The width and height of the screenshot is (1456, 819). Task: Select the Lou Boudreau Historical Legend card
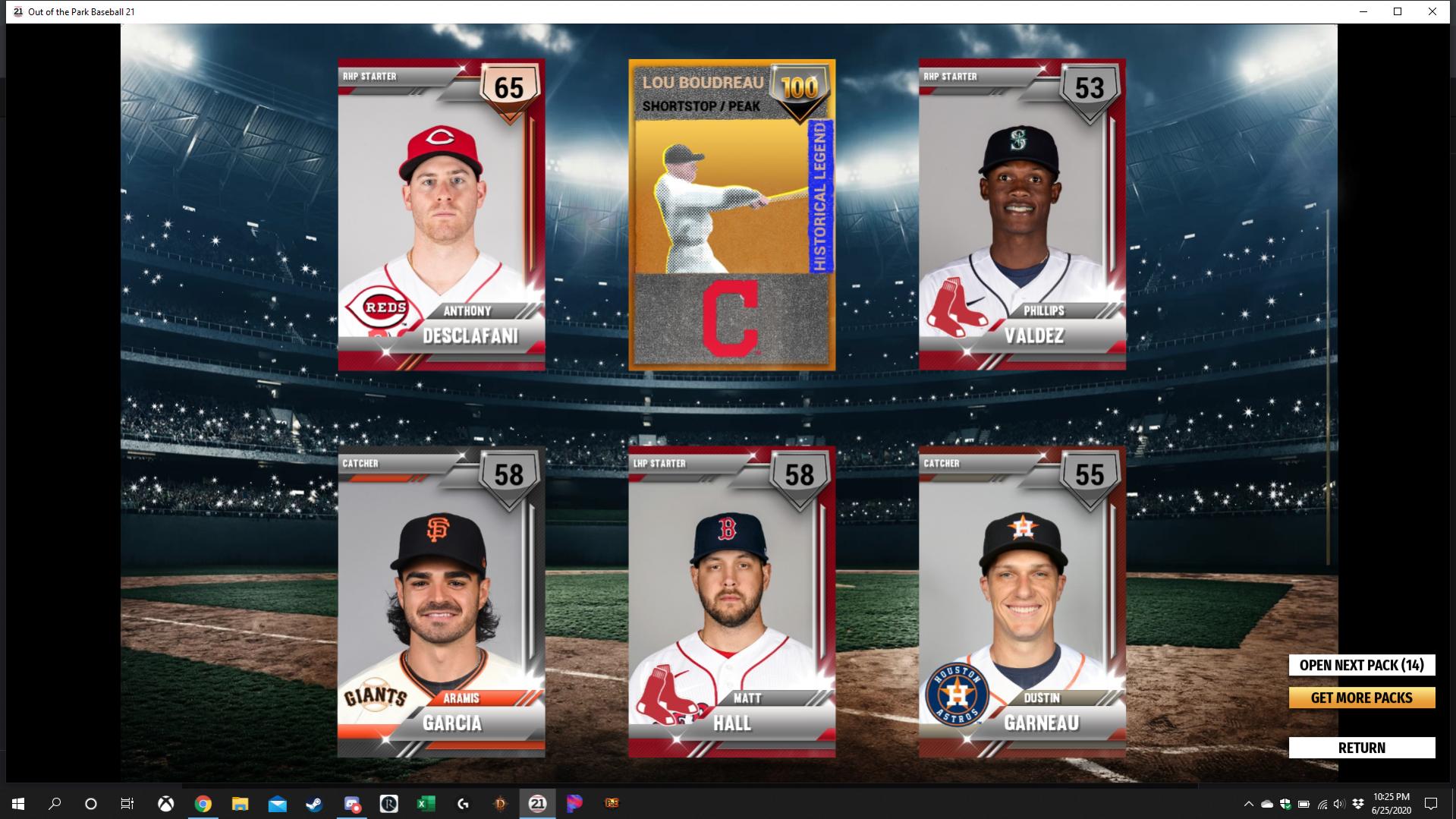click(731, 215)
